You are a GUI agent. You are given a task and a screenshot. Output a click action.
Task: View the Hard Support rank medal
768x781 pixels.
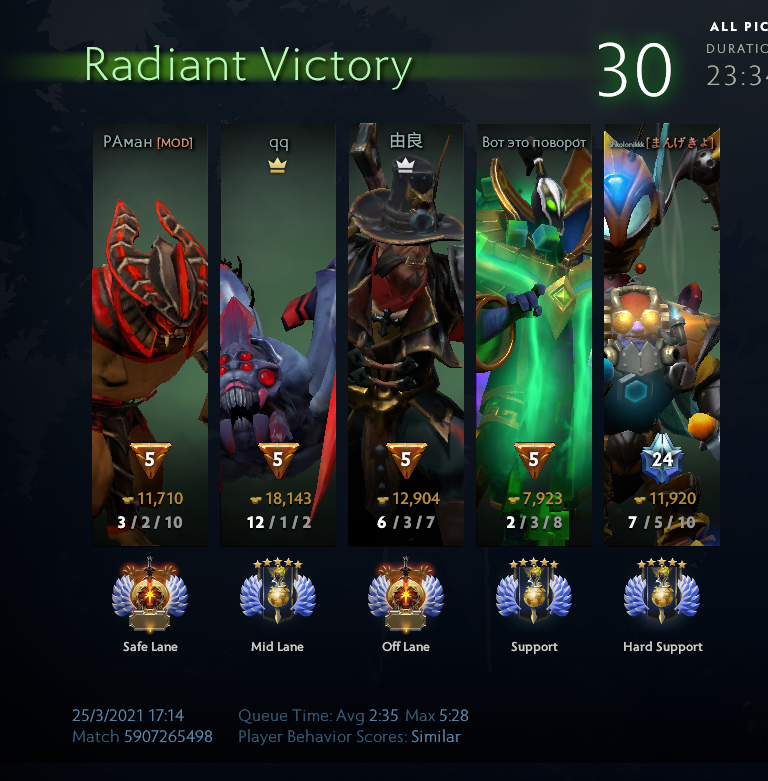(x=662, y=597)
